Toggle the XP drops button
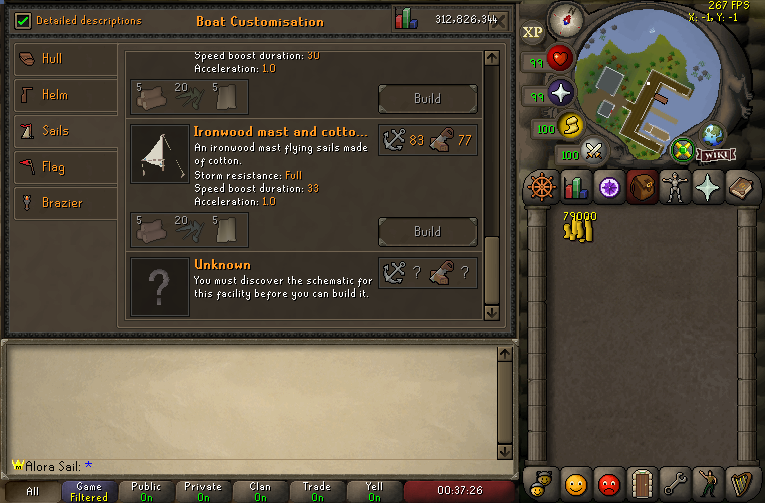The width and height of the screenshot is (765, 503). (x=533, y=32)
